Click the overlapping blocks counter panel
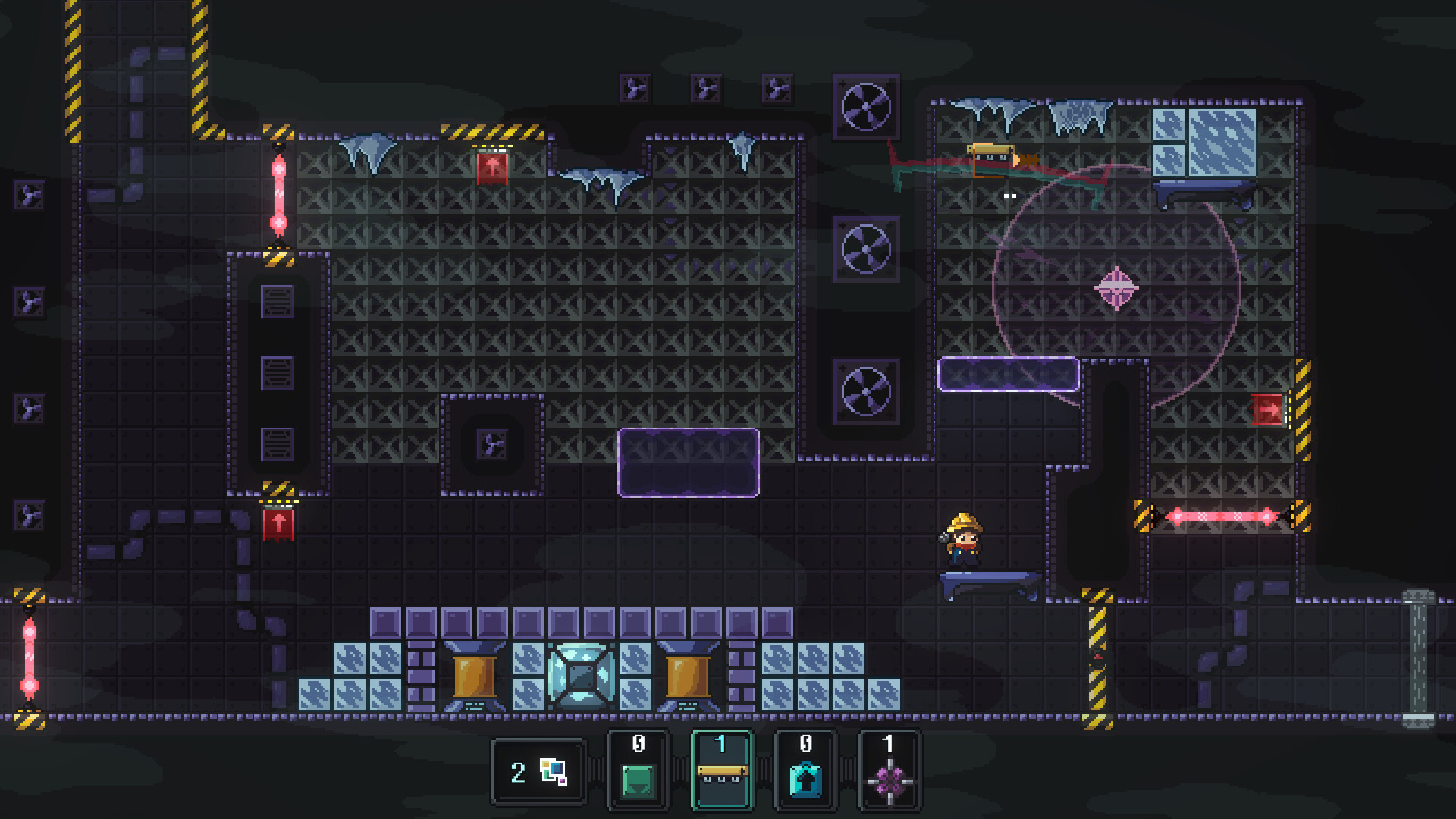The width and height of the screenshot is (1456, 819). click(x=538, y=772)
